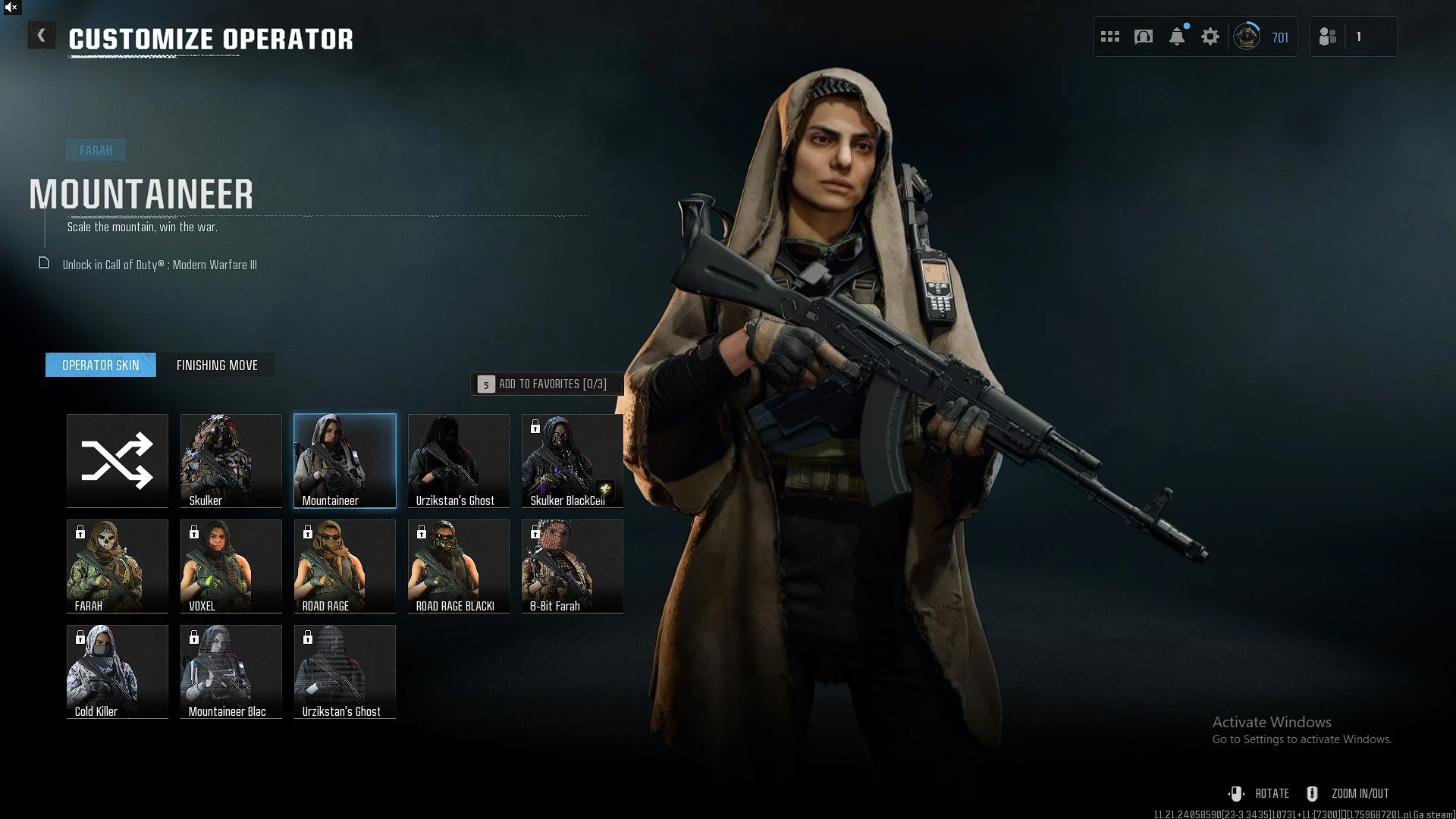This screenshot has height=819, width=1456.
Task: Go back using the top-left arrow
Action: click(x=42, y=36)
